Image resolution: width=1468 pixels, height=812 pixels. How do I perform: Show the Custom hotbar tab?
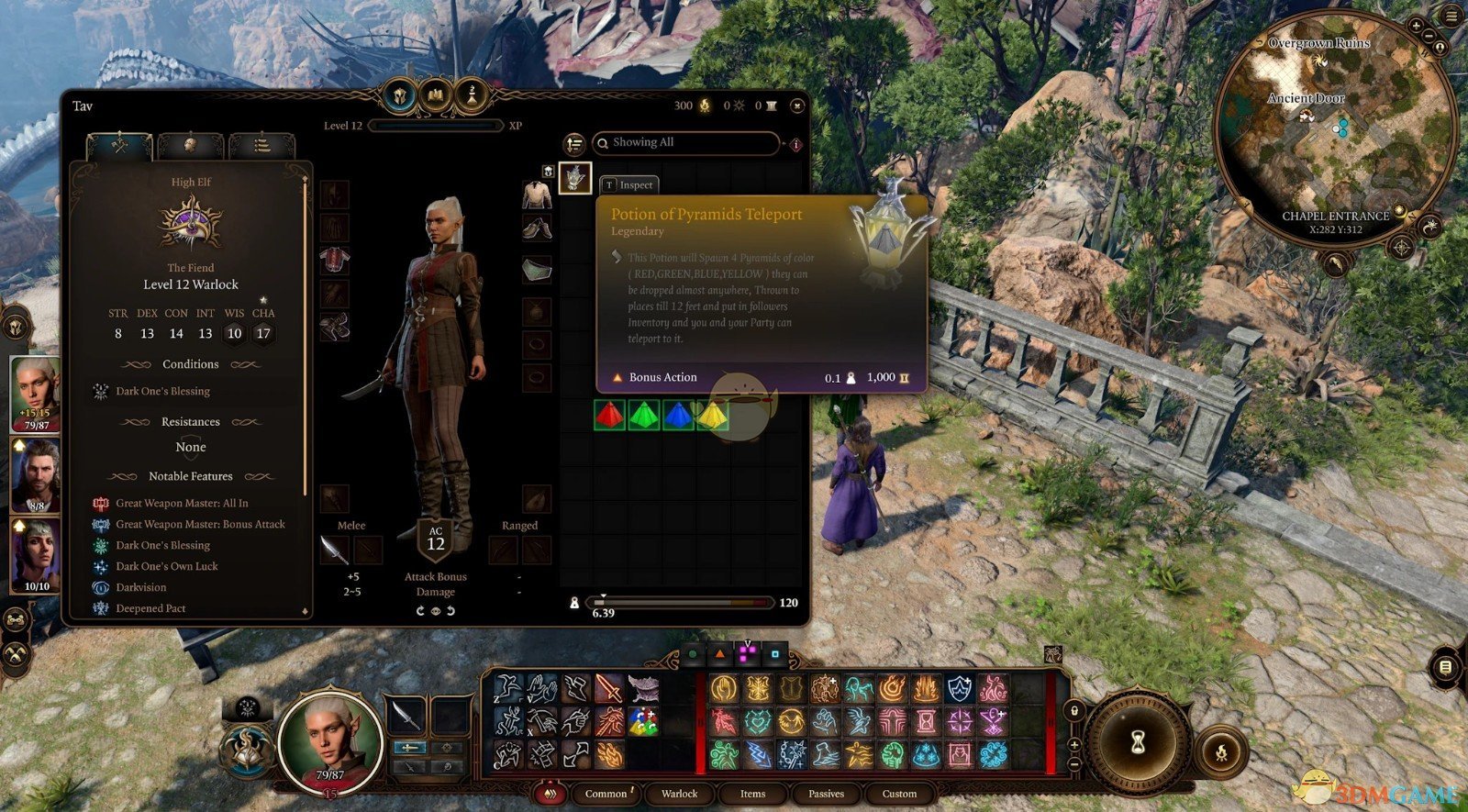(x=899, y=794)
